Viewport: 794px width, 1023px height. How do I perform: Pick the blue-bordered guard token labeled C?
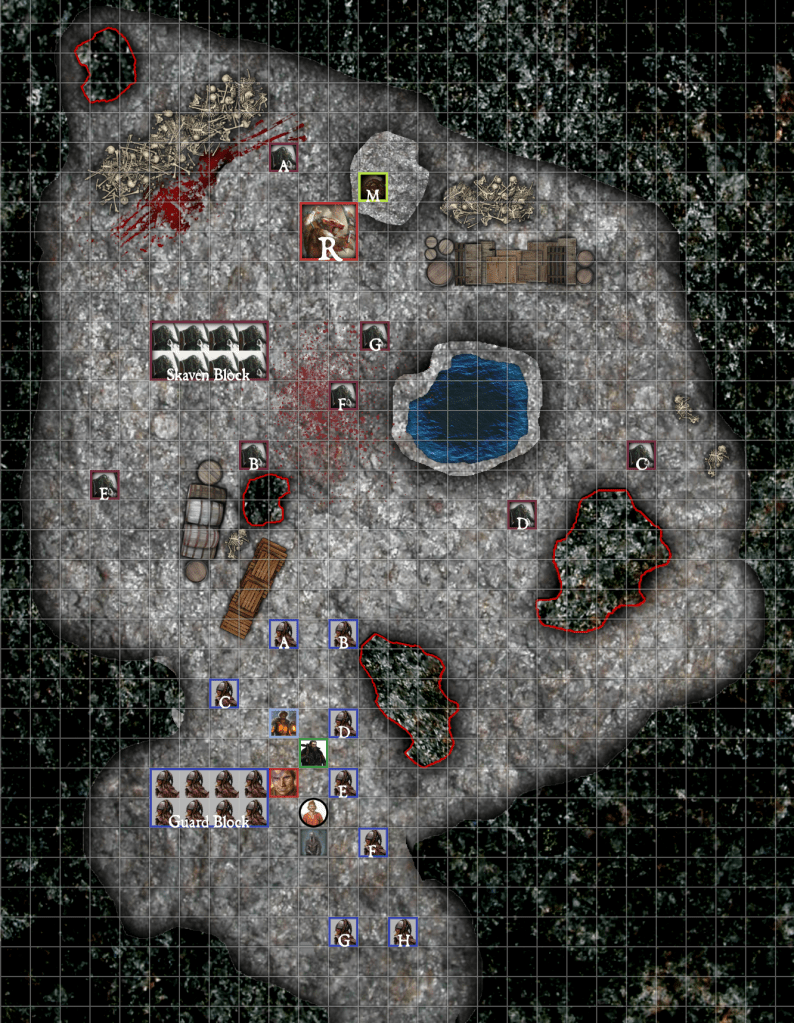tap(224, 694)
